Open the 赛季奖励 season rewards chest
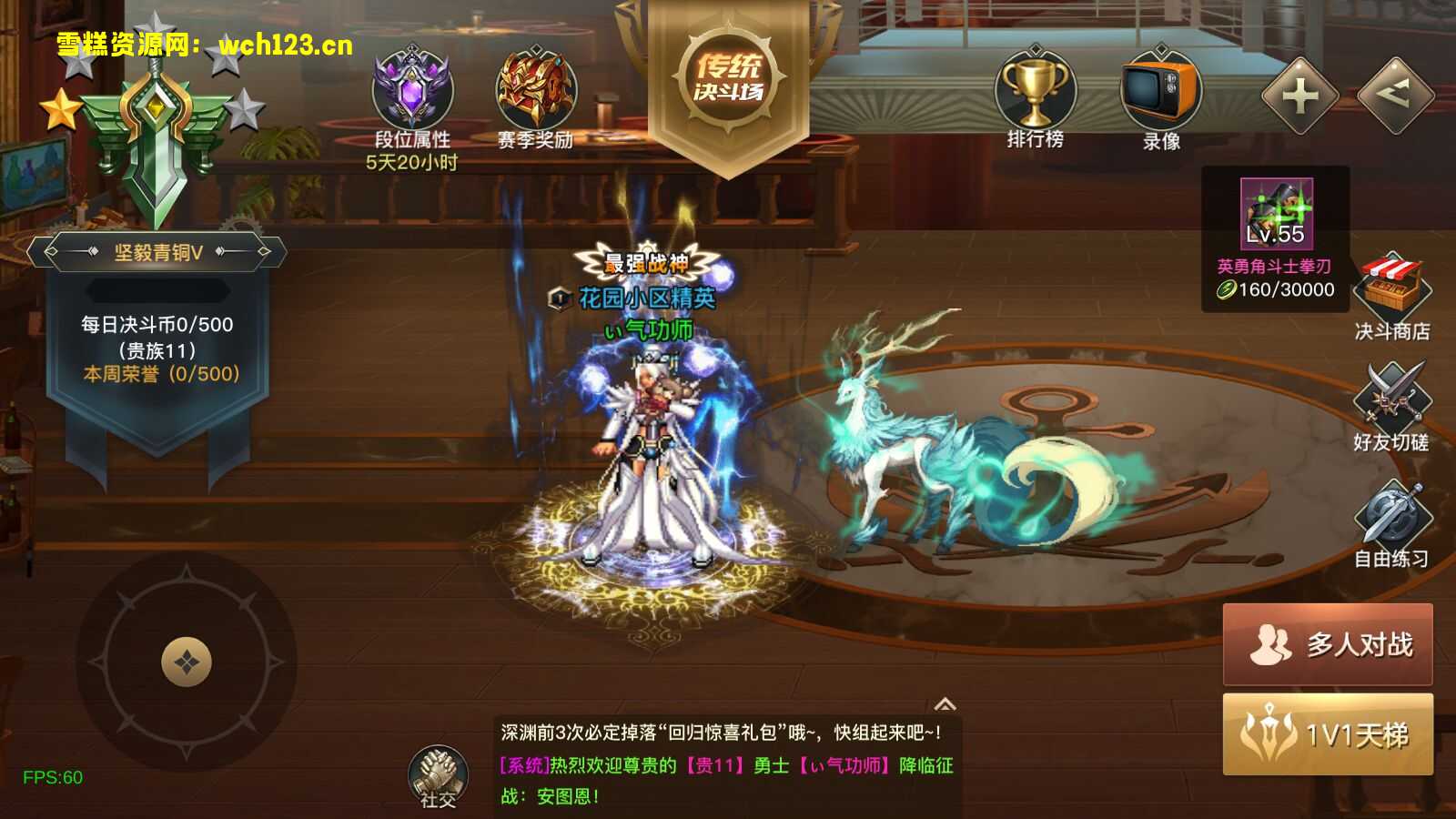Screen dimensions: 1456x819 point(532,91)
